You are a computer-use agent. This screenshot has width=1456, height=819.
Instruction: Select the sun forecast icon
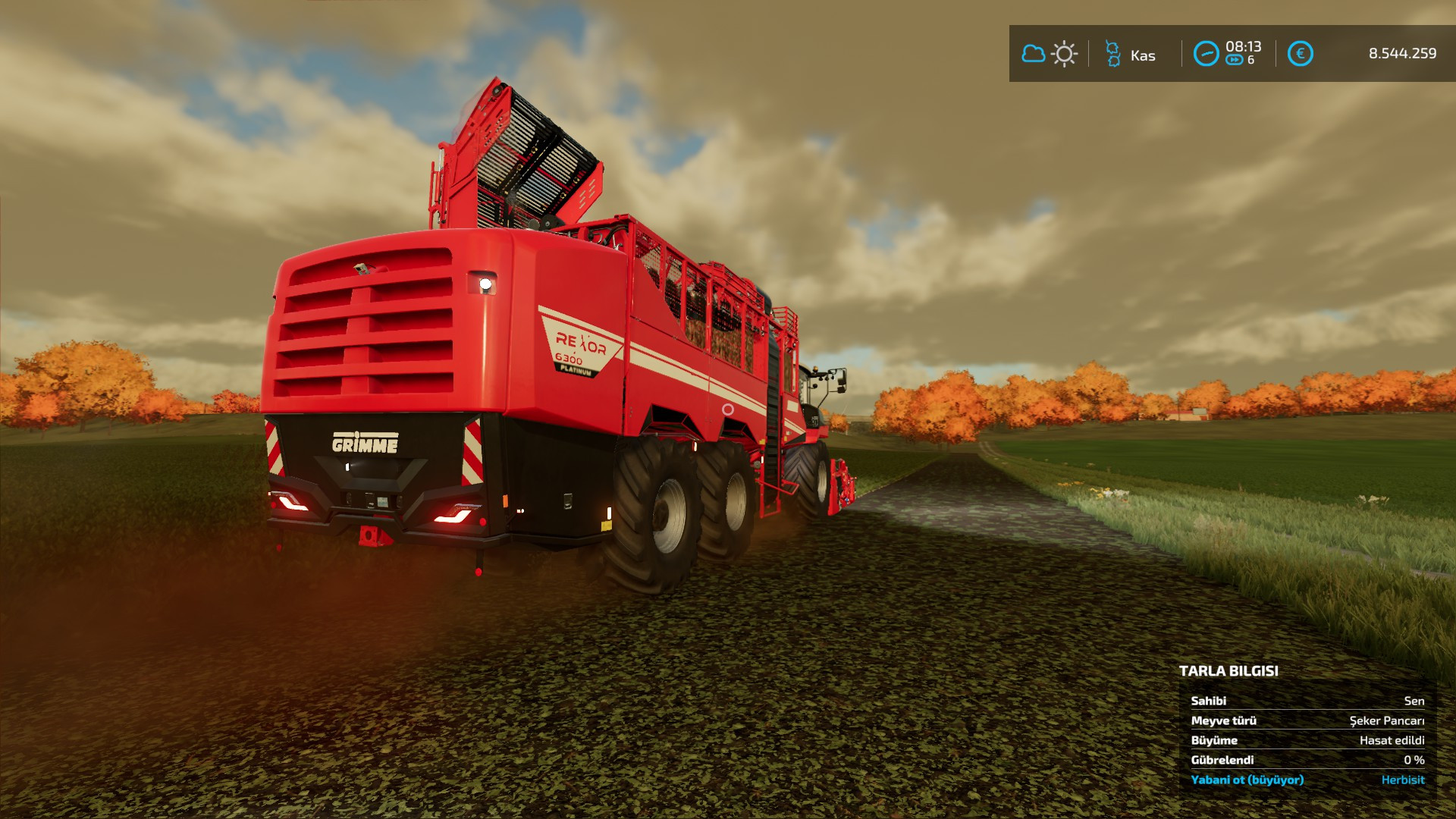[1065, 54]
